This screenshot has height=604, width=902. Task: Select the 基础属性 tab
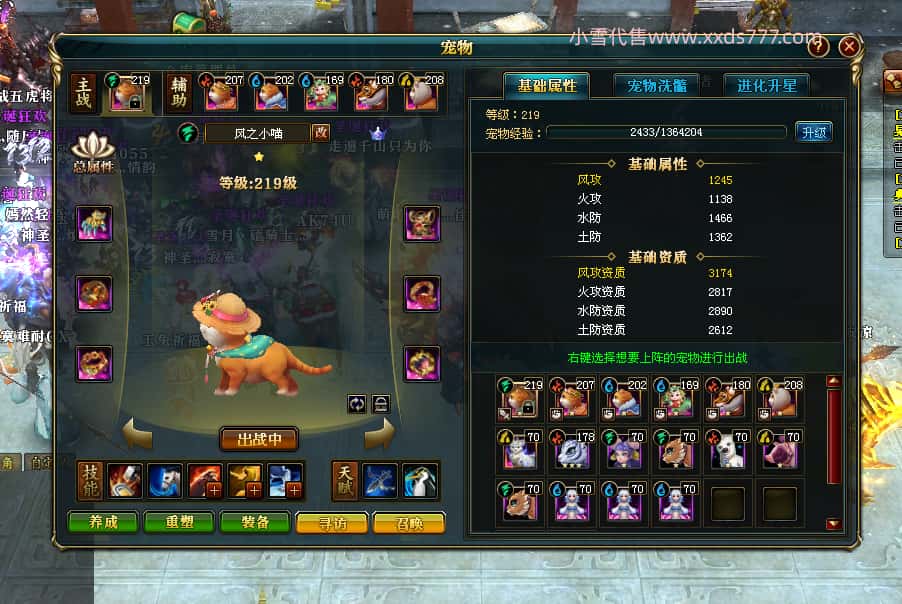click(x=546, y=85)
